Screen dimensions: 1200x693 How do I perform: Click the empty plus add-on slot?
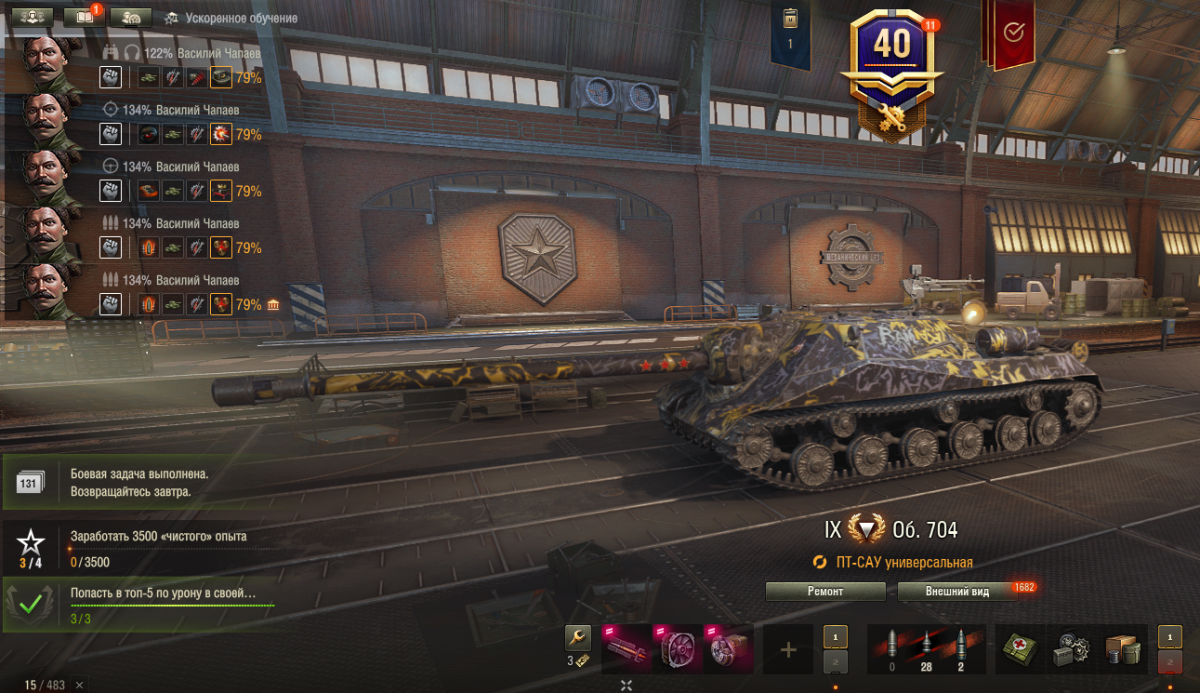click(x=788, y=650)
